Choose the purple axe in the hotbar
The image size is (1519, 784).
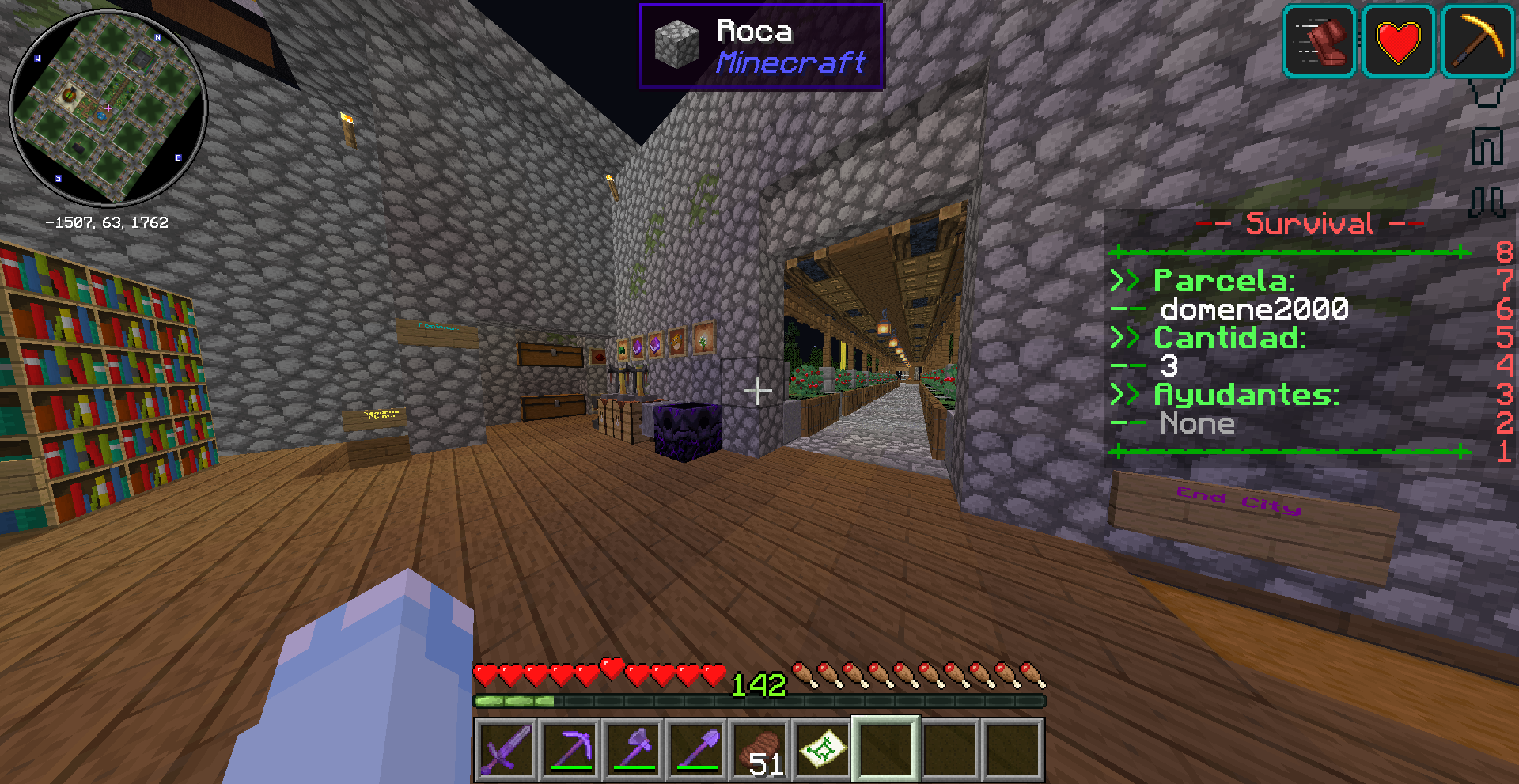coord(633,748)
